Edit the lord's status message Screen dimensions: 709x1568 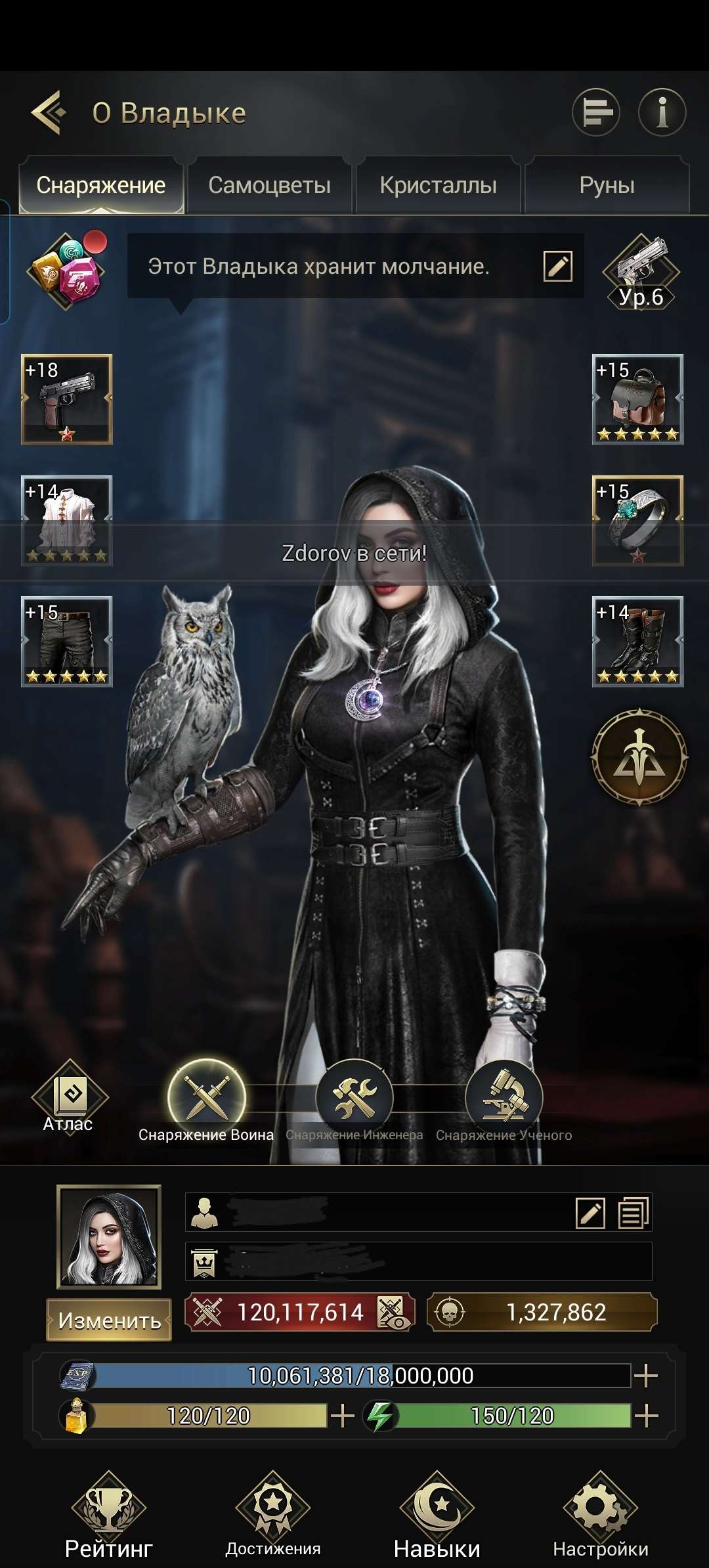pos(558,266)
